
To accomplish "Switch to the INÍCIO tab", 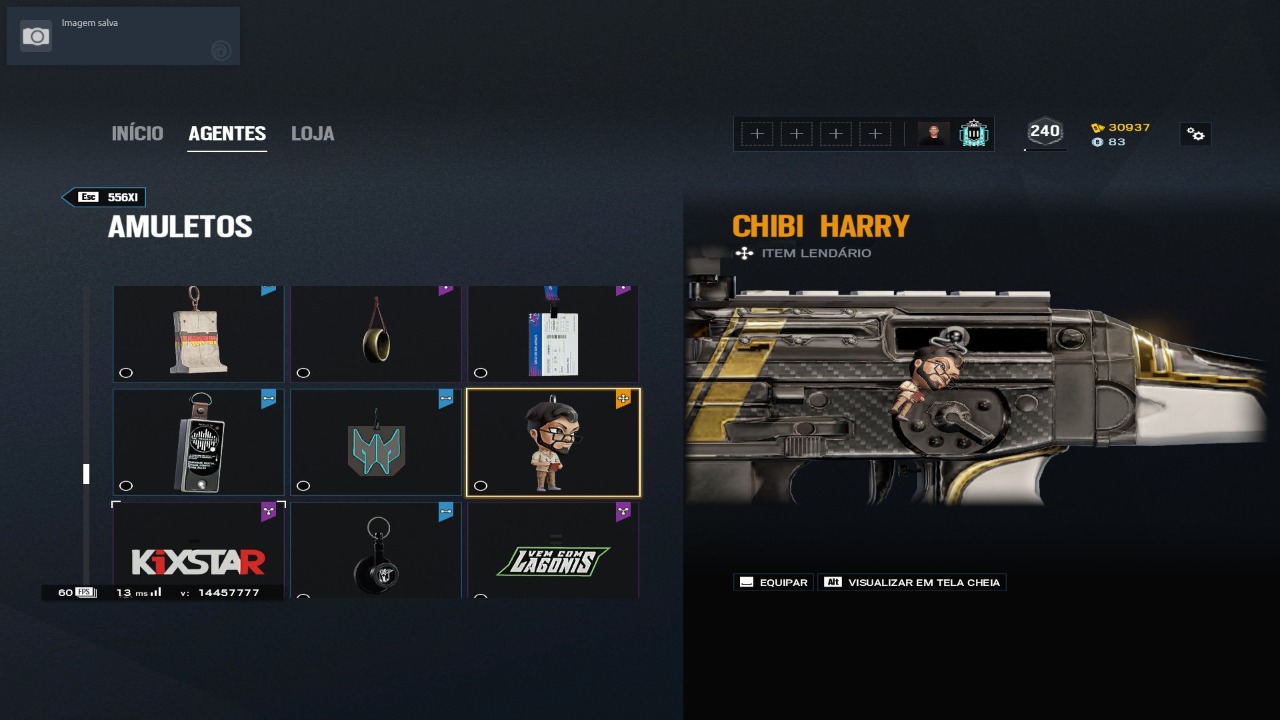I will click(137, 132).
